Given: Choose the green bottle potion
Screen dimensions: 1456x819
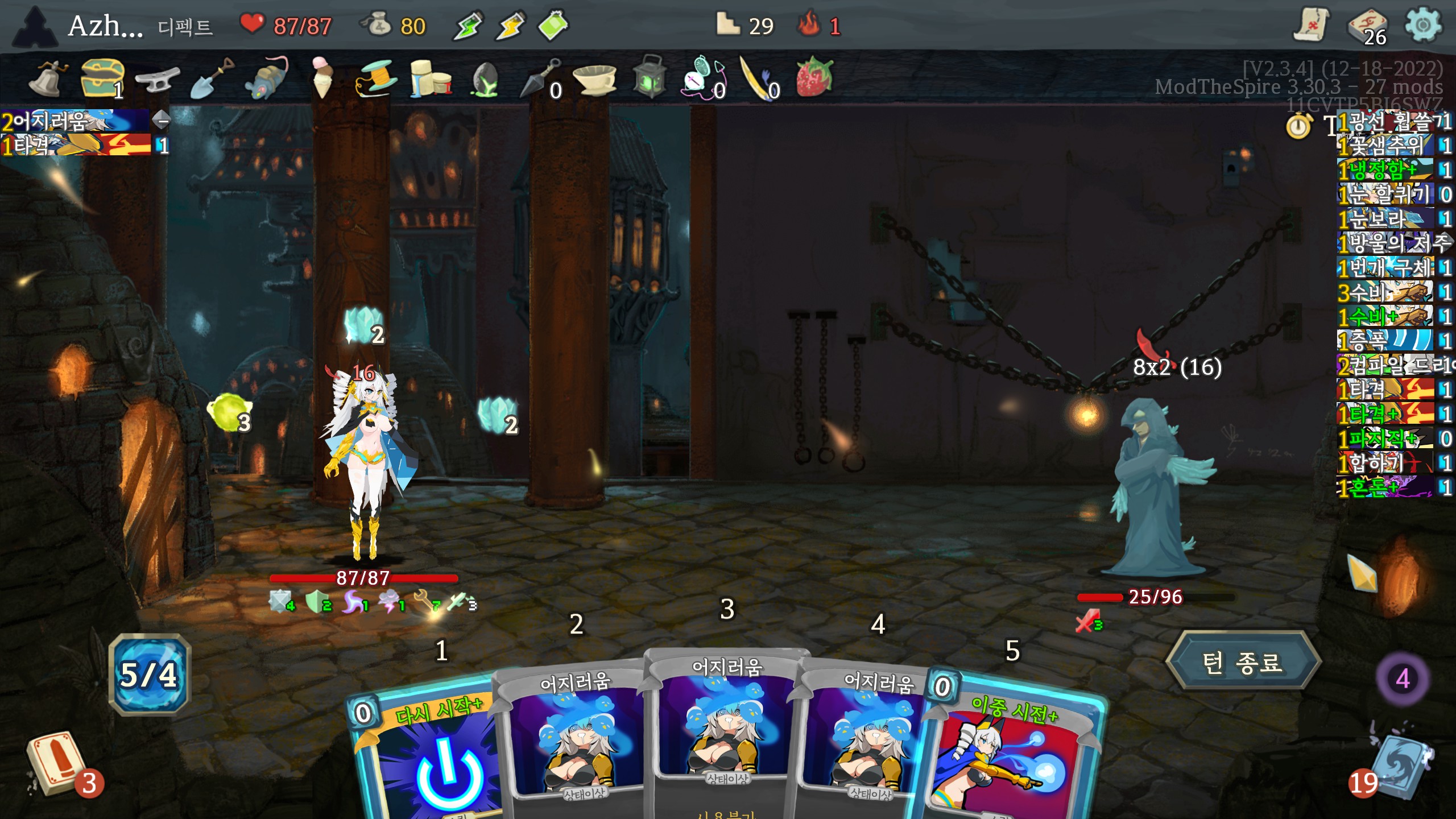Looking at the screenshot, I should [553, 26].
